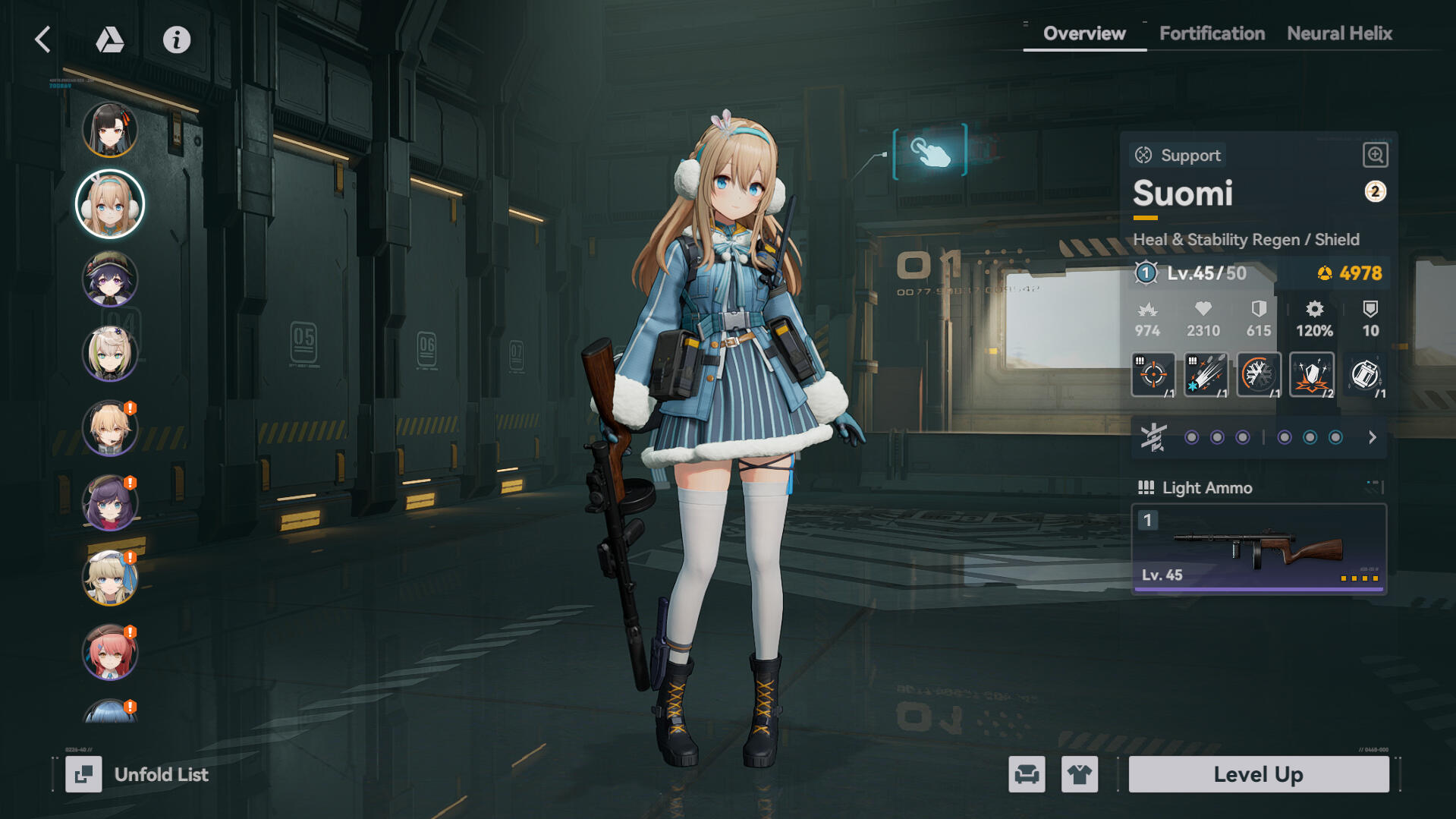1456x819 pixels.
Task: Expand the attachment slots arrow
Action: point(1372,437)
